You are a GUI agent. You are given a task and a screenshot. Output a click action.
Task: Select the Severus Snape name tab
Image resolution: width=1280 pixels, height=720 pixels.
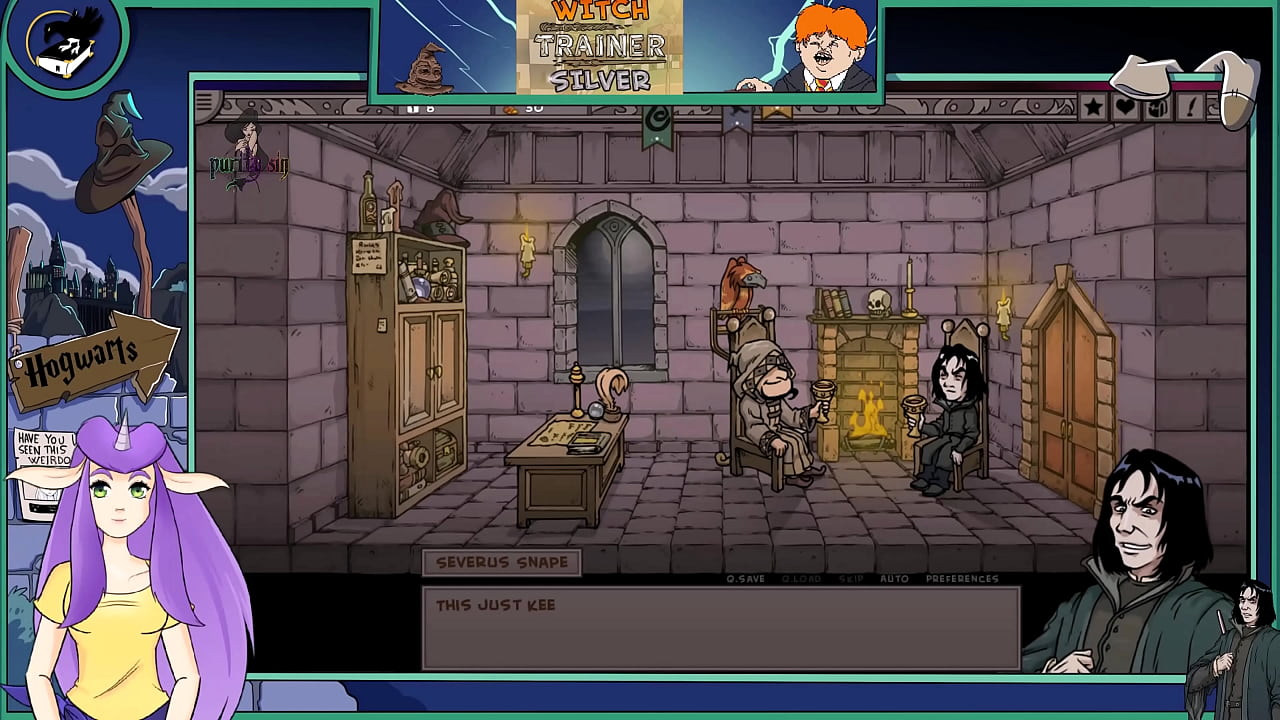point(503,562)
